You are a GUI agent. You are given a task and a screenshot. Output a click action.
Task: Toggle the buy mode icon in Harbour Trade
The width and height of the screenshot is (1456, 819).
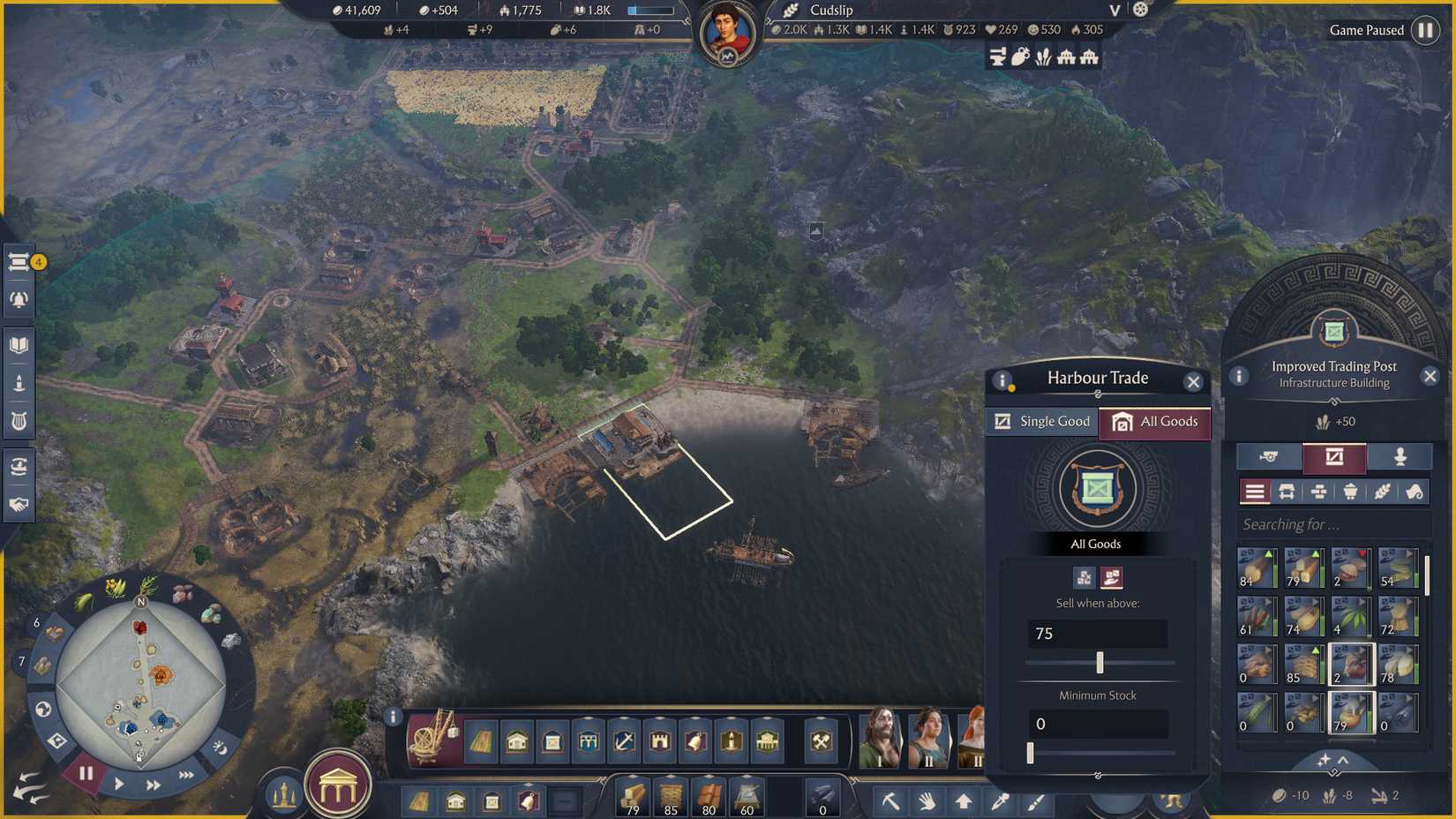click(x=1084, y=576)
